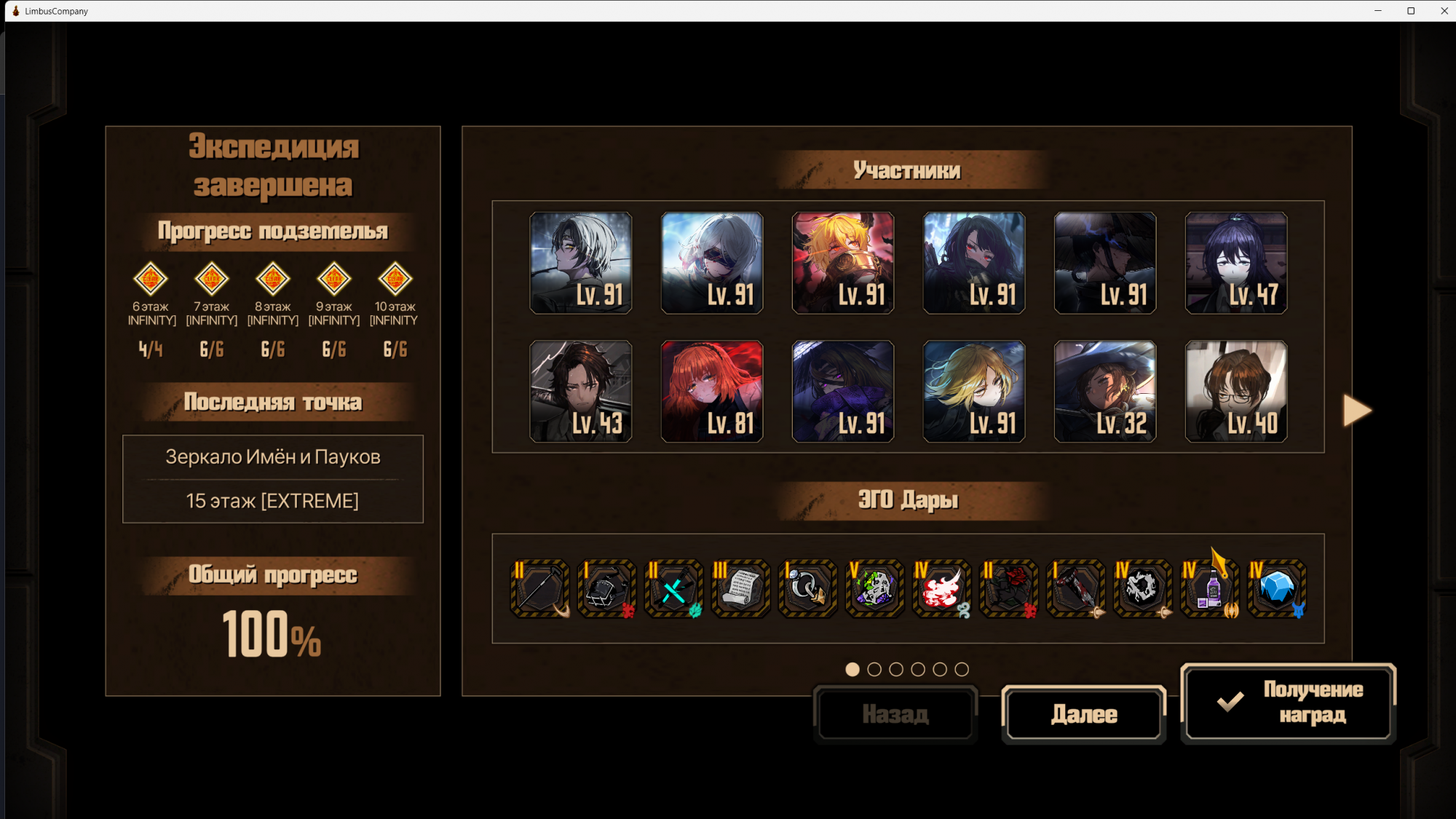Image resolution: width=1456 pixels, height=819 pixels.
Task: Claim rewards with Получение наград button
Action: coord(1288,703)
